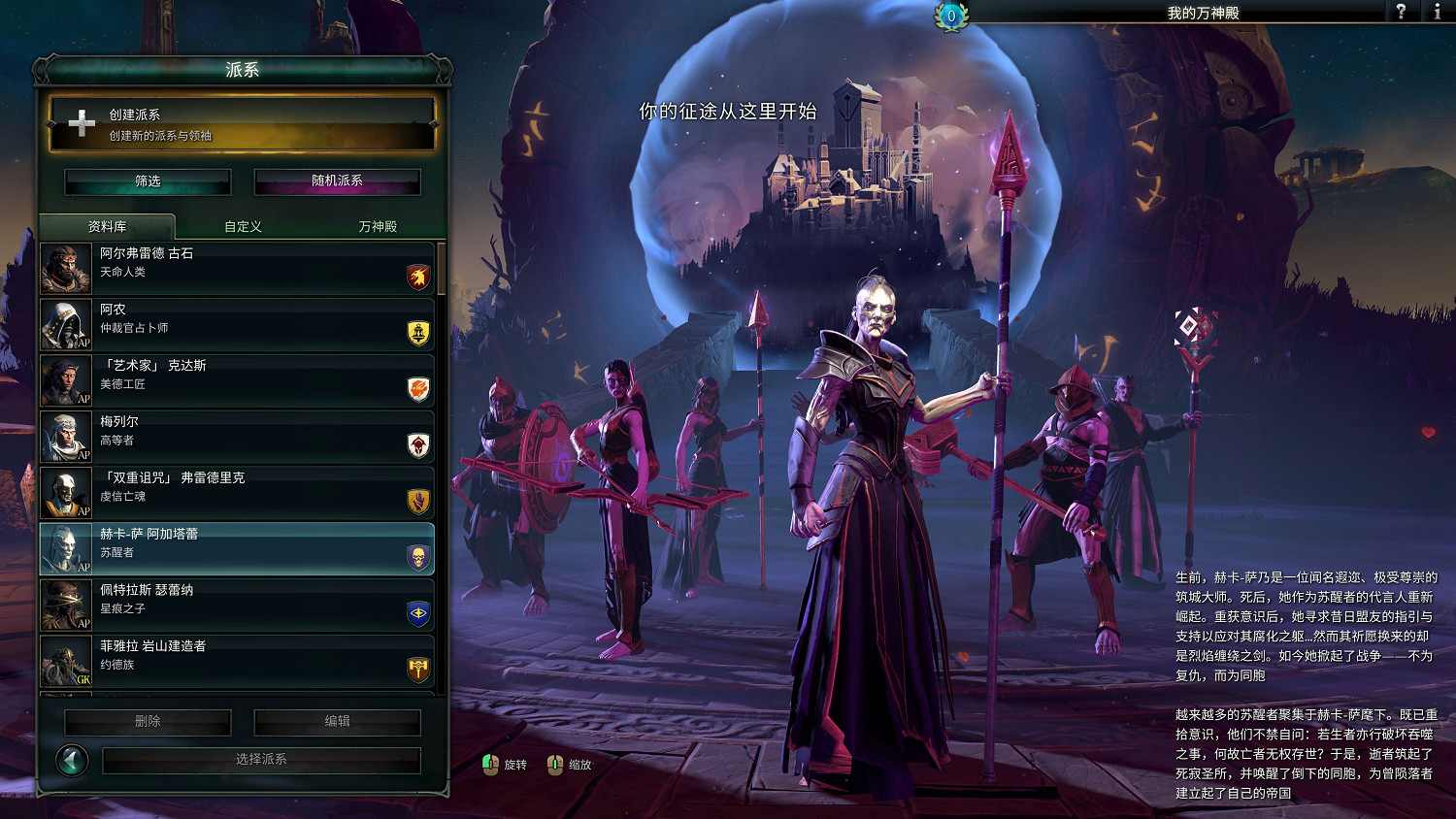Image resolution: width=1456 pixels, height=819 pixels.
Task: Select the 阿尔弗雷德 古石 faction row
Action: point(236,269)
